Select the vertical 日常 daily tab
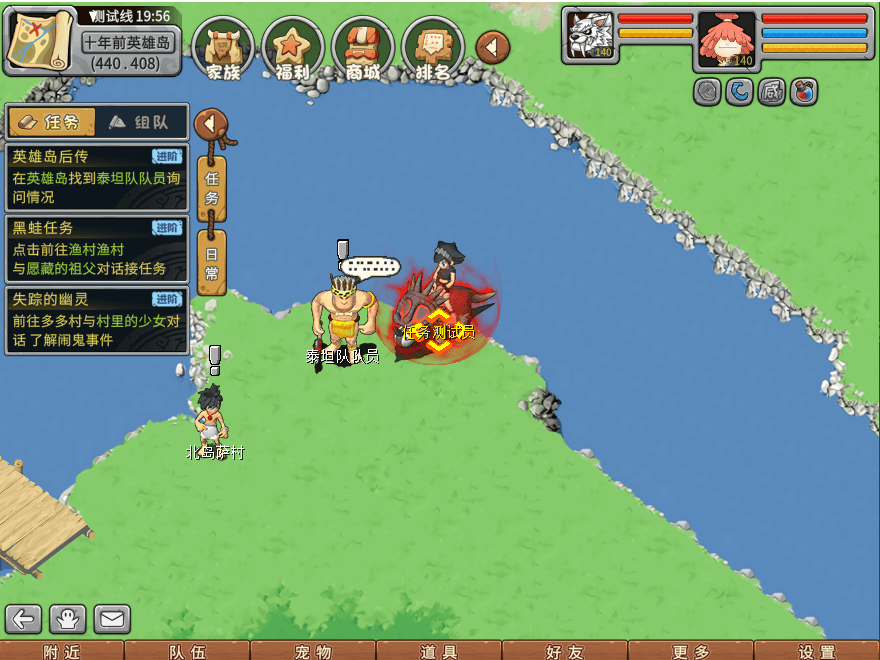 point(211,261)
